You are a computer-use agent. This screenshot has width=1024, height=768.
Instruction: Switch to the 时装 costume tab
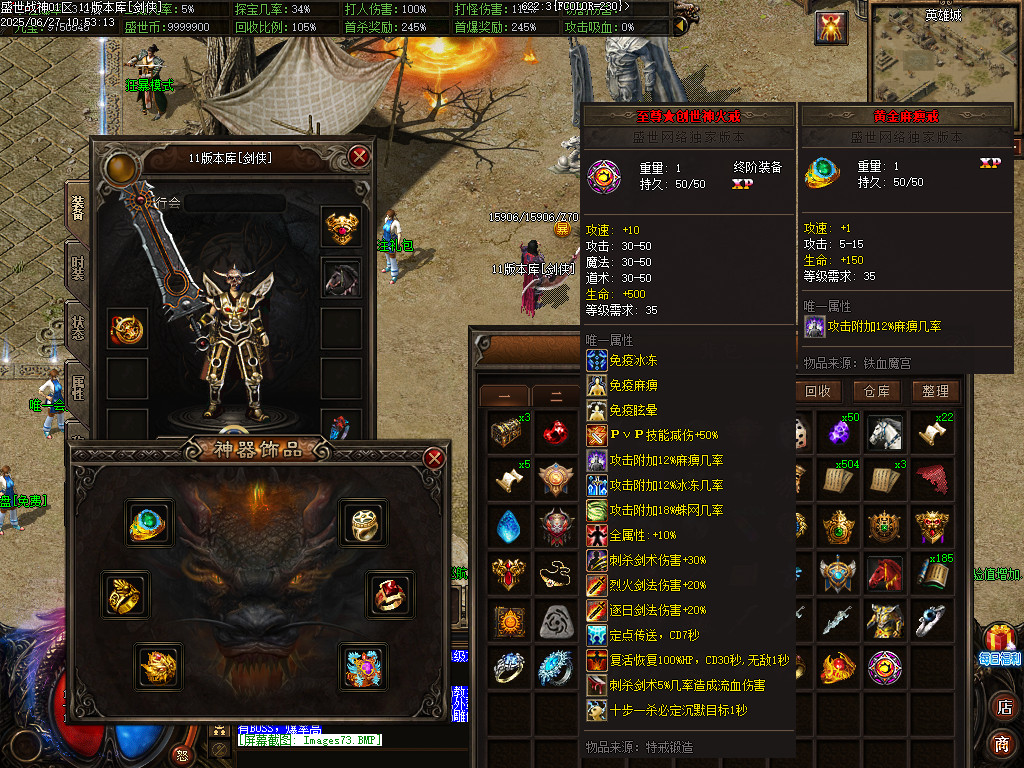(77, 267)
